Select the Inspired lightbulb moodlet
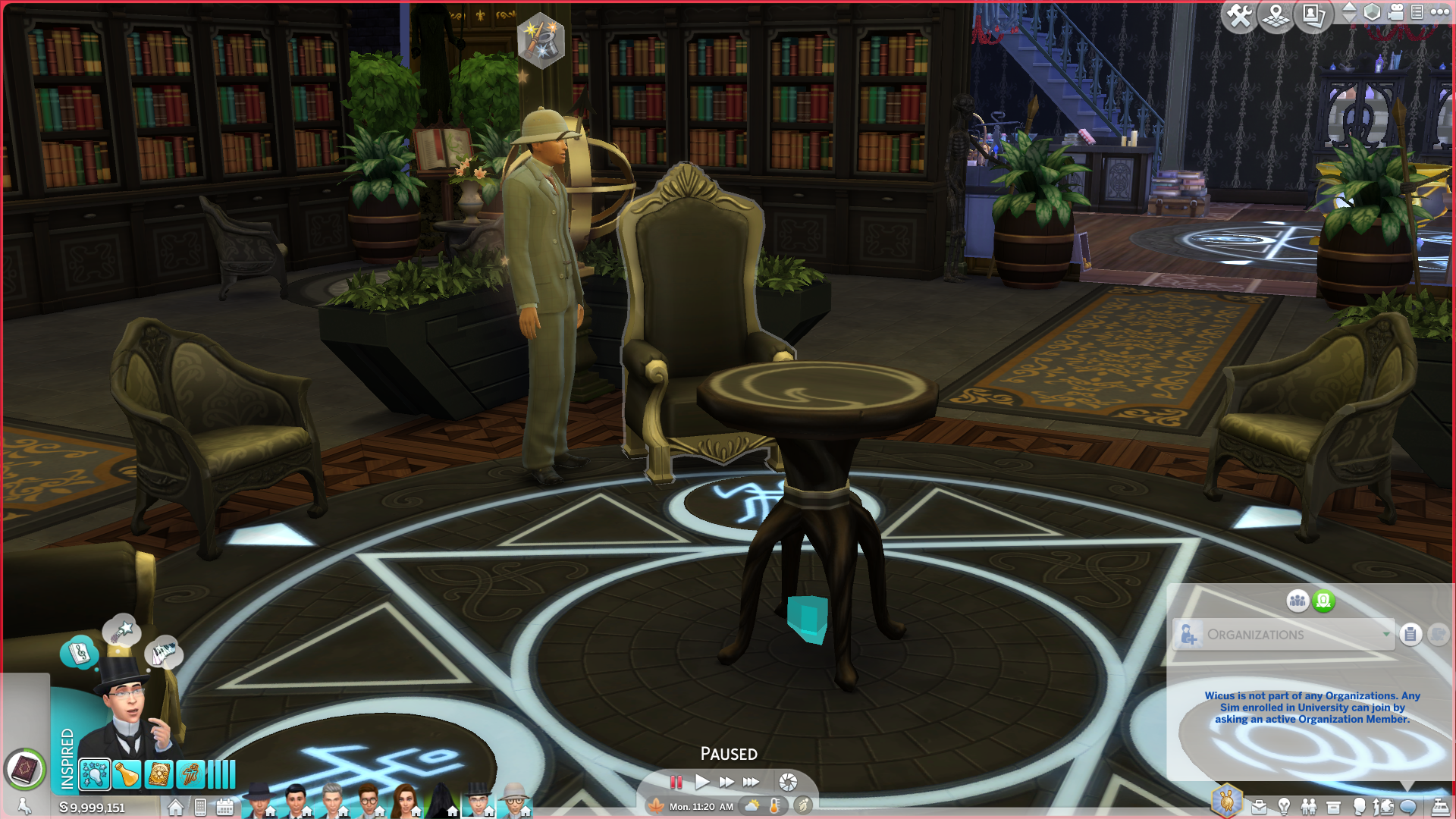Screen dimensions: 1456x819 pos(95,775)
